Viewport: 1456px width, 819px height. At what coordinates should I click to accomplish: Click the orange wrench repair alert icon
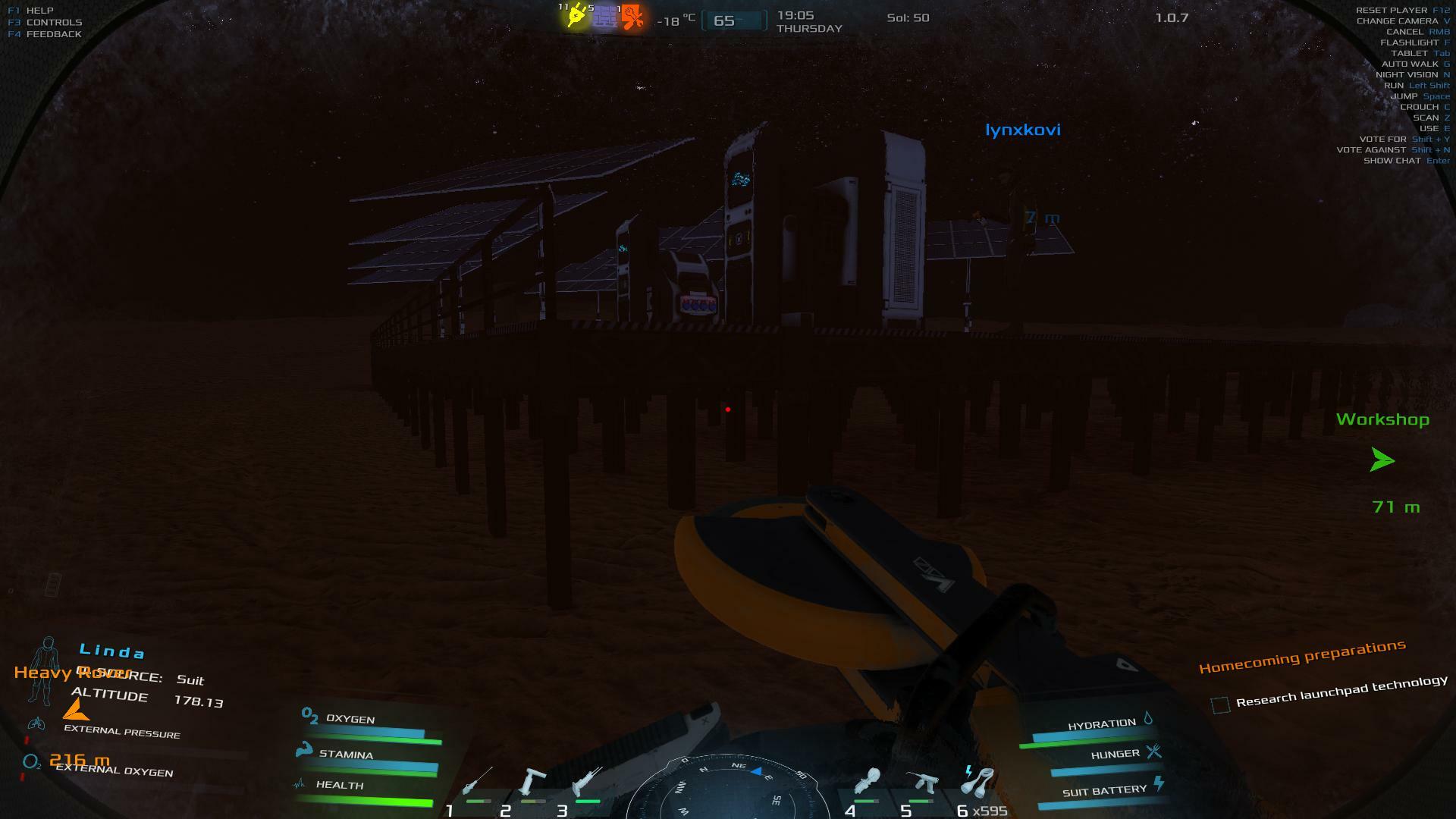click(632, 17)
